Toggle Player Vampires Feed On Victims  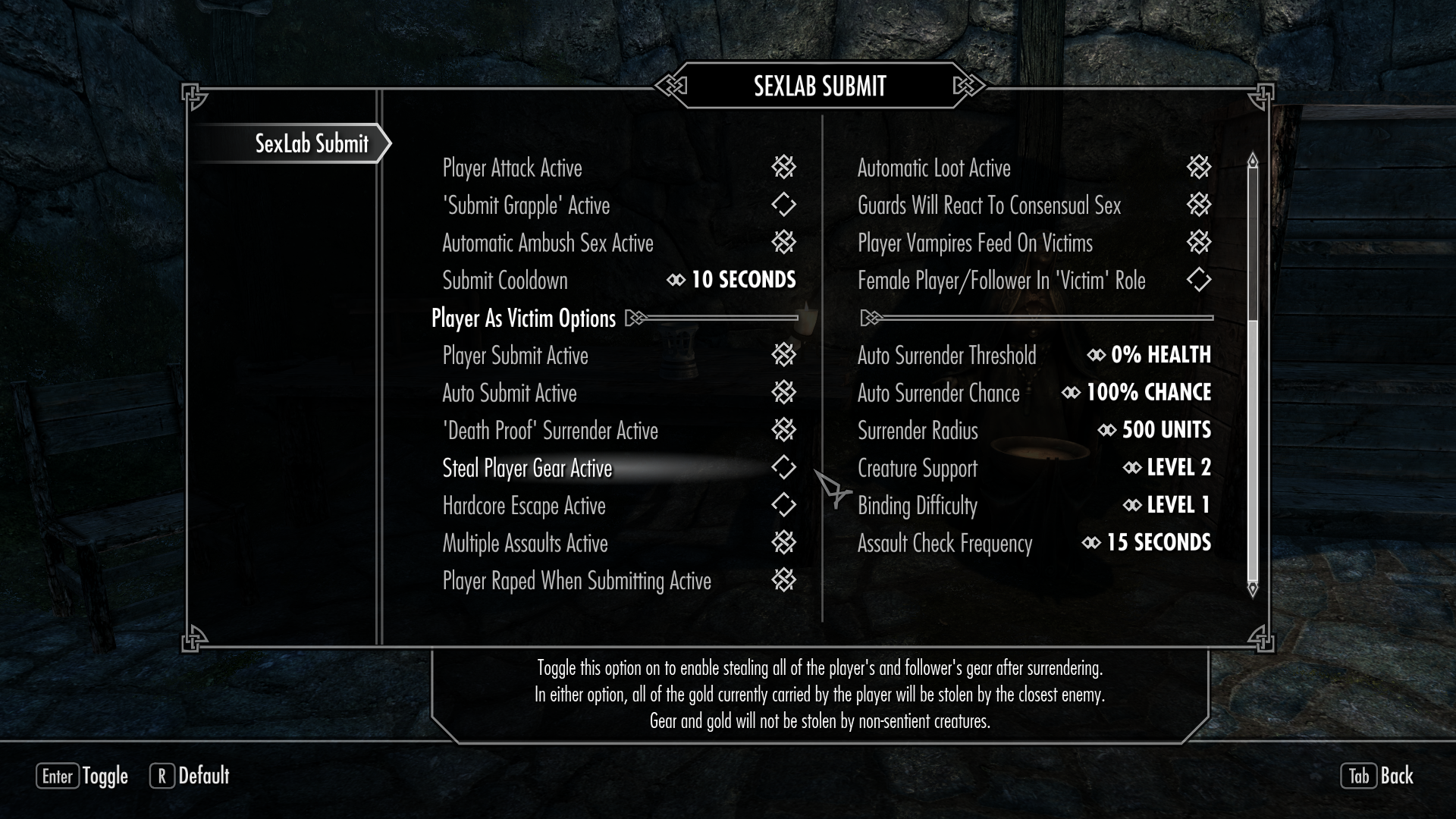(x=1198, y=243)
